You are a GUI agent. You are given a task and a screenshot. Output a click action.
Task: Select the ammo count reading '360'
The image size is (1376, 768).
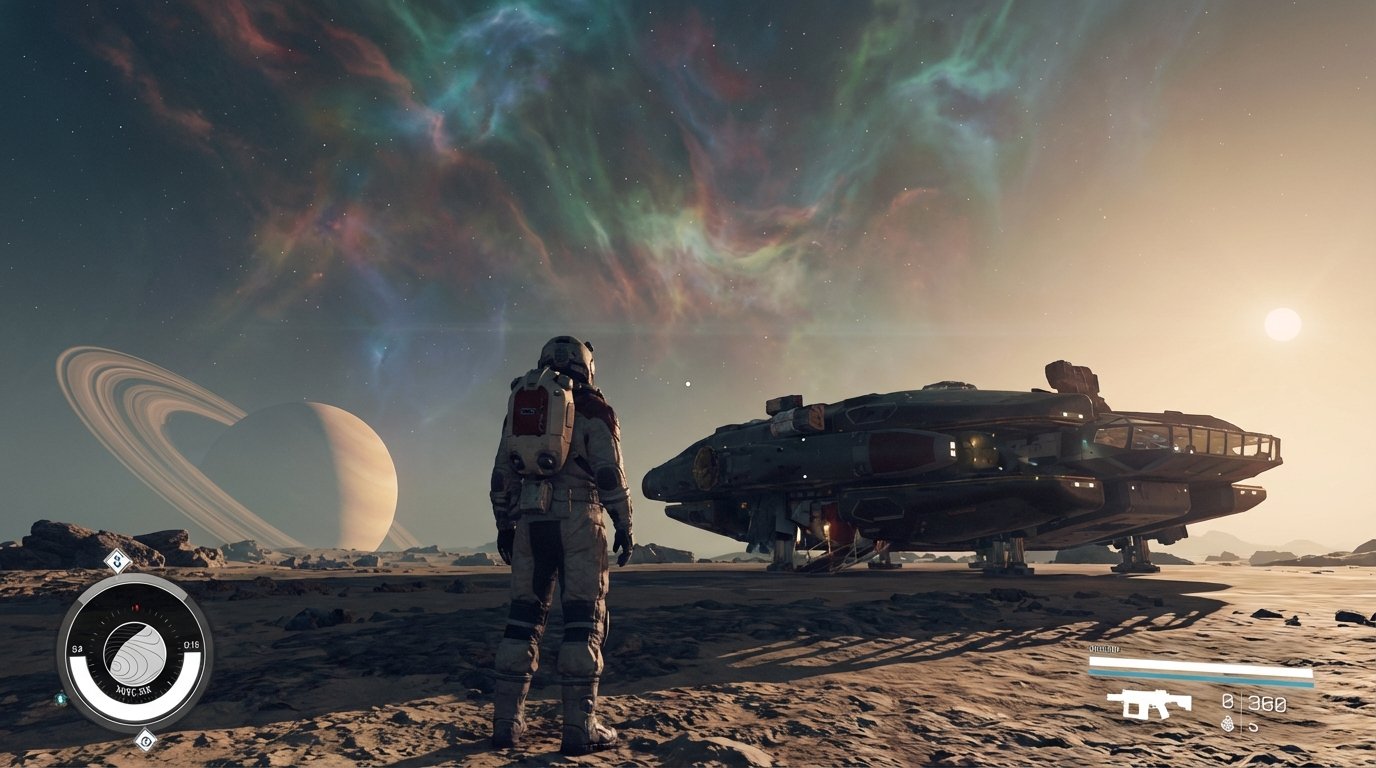coord(1266,703)
